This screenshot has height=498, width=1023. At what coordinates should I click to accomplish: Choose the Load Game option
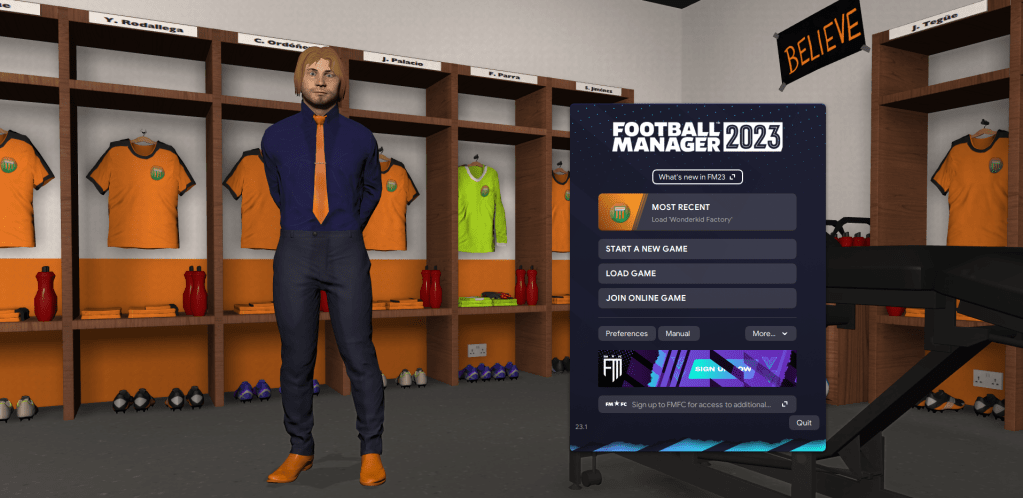pos(697,273)
